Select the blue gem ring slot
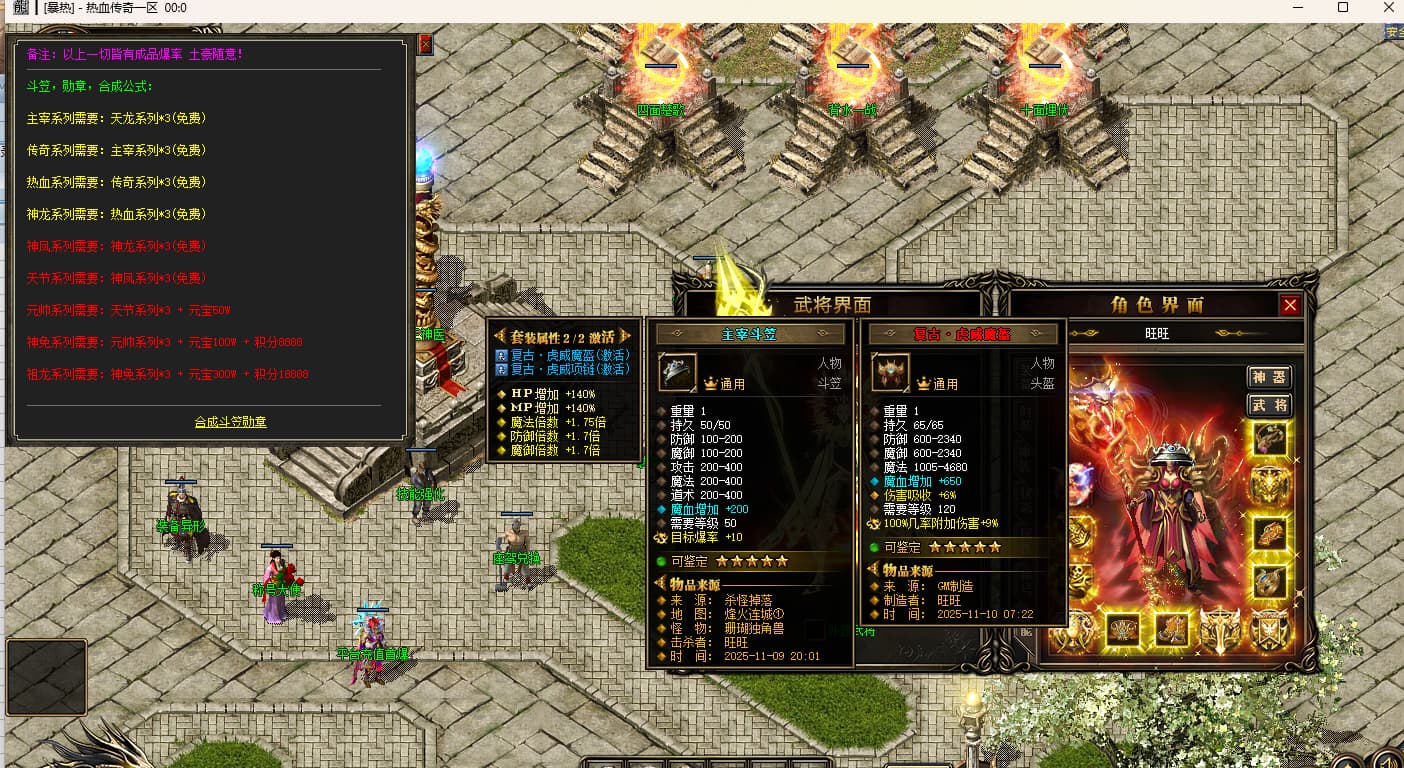Image resolution: width=1404 pixels, height=768 pixels. [x=1269, y=581]
